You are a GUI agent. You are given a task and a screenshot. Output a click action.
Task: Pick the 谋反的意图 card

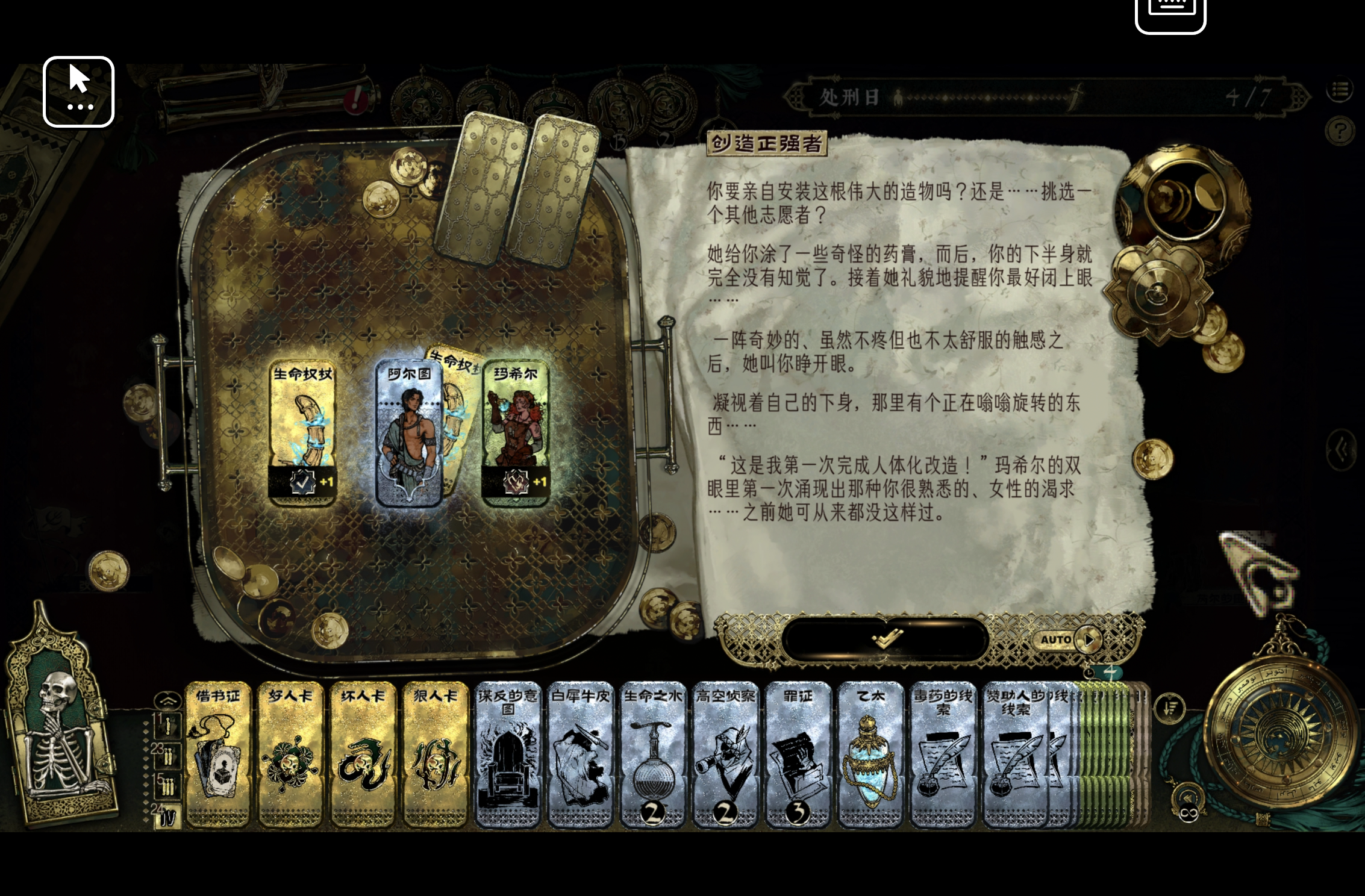[x=508, y=754]
